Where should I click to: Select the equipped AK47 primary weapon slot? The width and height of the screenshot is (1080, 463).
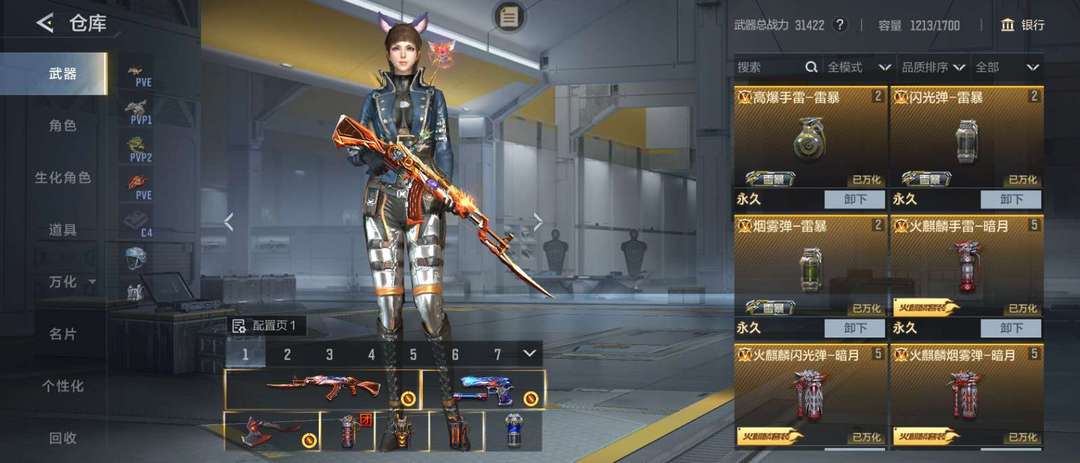[322, 389]
